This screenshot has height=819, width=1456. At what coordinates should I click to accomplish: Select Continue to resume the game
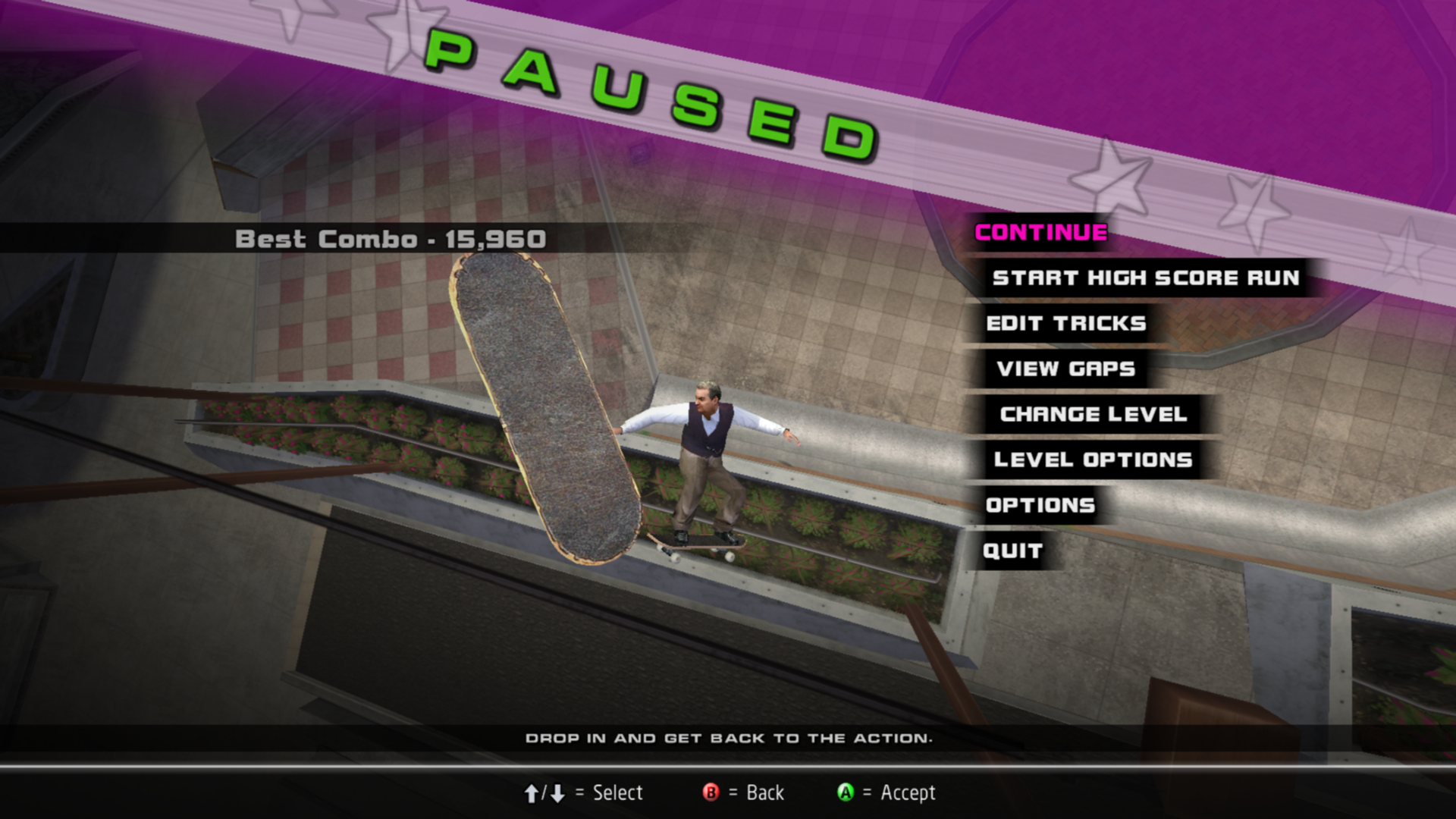pos(1040,233)
